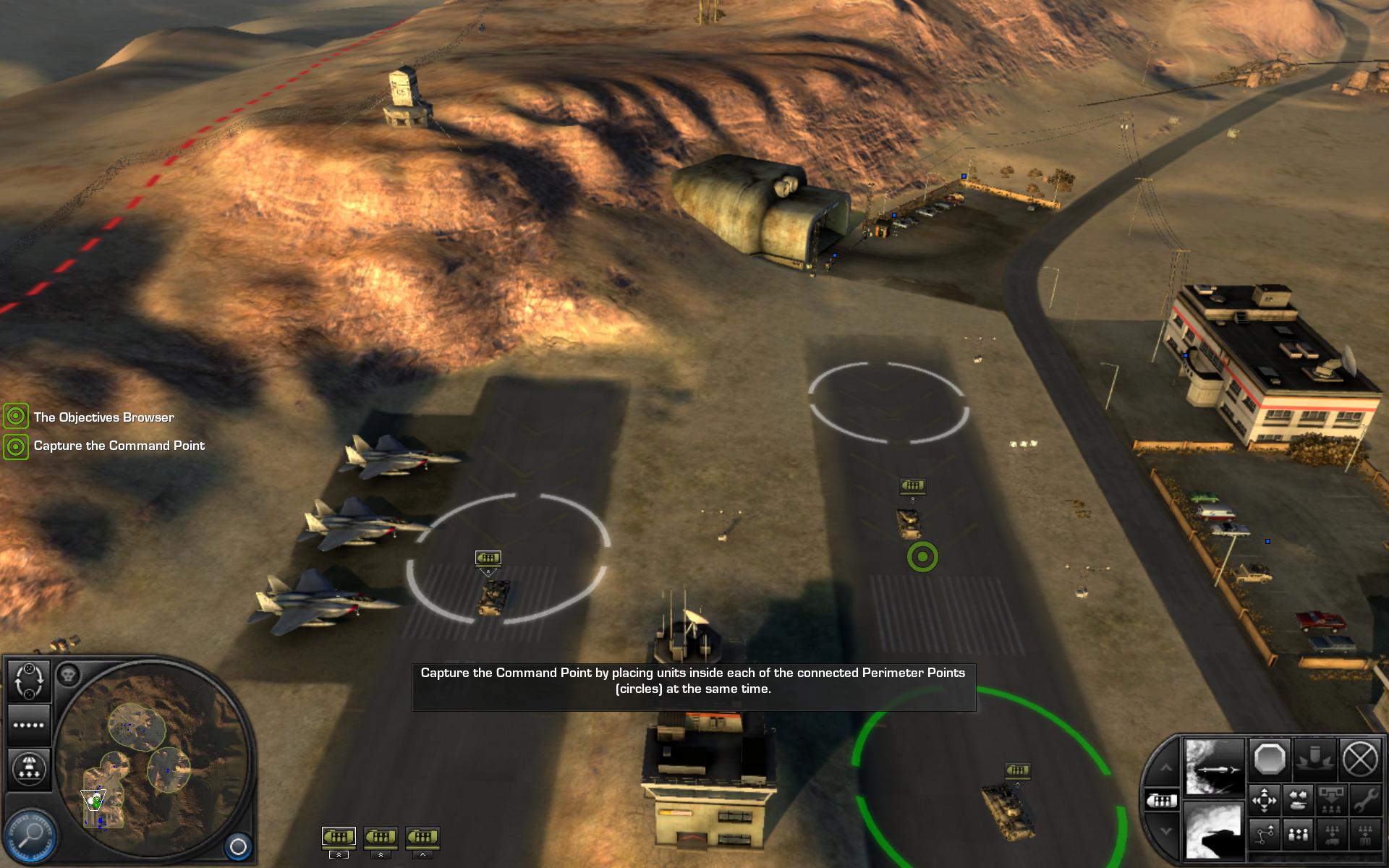
Task: Click the crossed-circle order button
Action: (x=1360, y=759)
